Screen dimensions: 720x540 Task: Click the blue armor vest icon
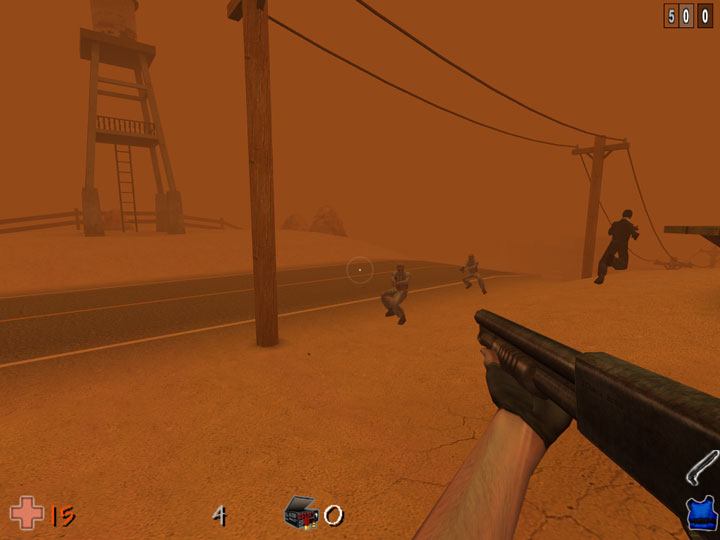(x=702, y=514)
